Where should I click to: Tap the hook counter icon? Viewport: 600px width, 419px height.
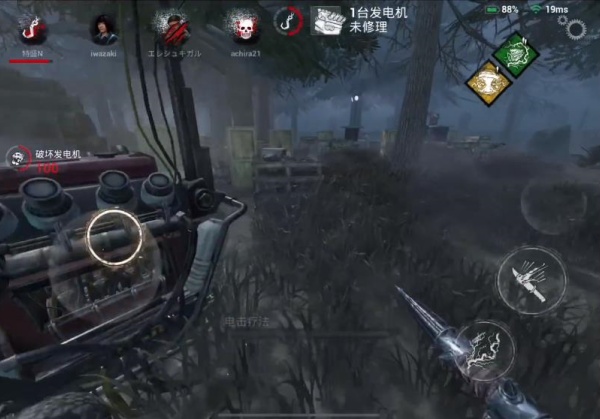click(289, 20)
